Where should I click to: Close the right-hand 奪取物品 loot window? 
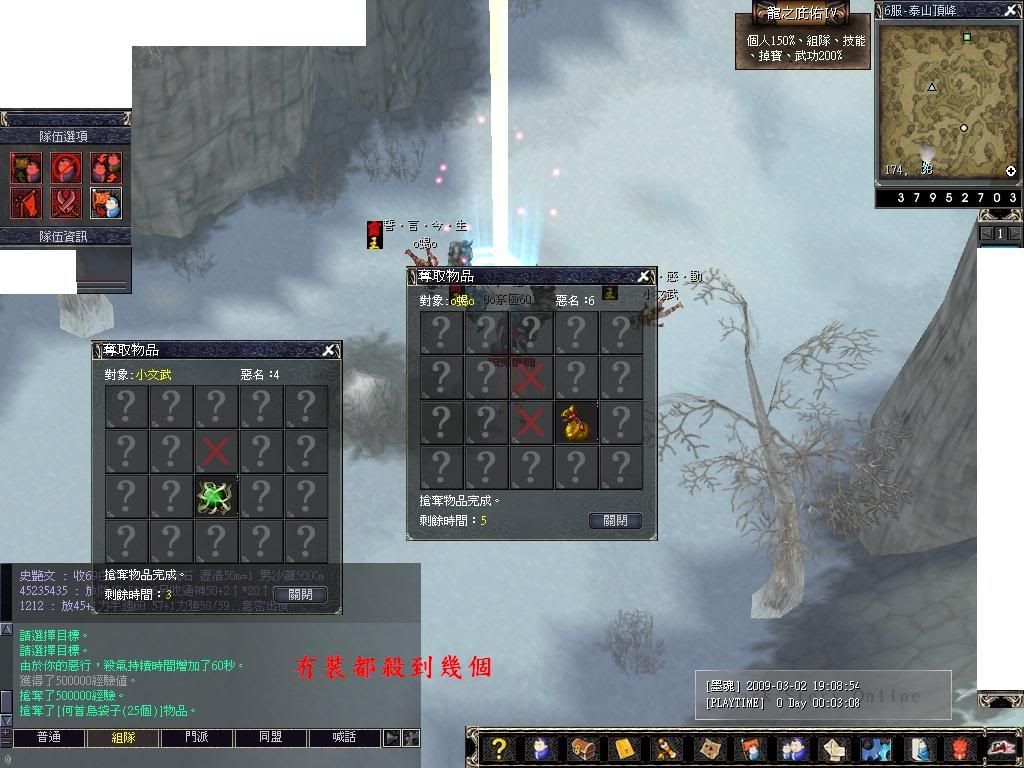pos(643,276)
